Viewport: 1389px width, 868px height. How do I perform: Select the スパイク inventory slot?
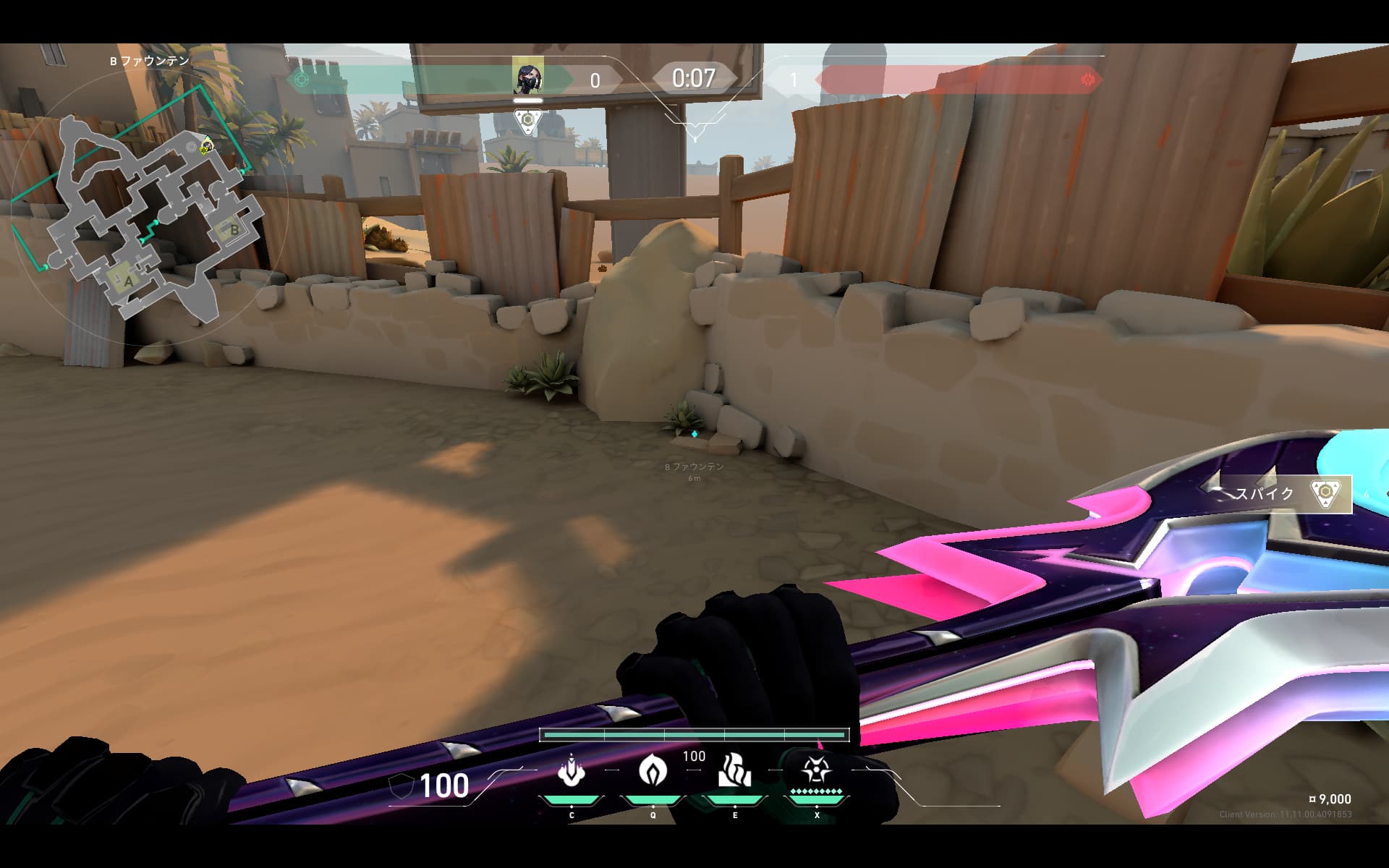(x=1284, y=494)
